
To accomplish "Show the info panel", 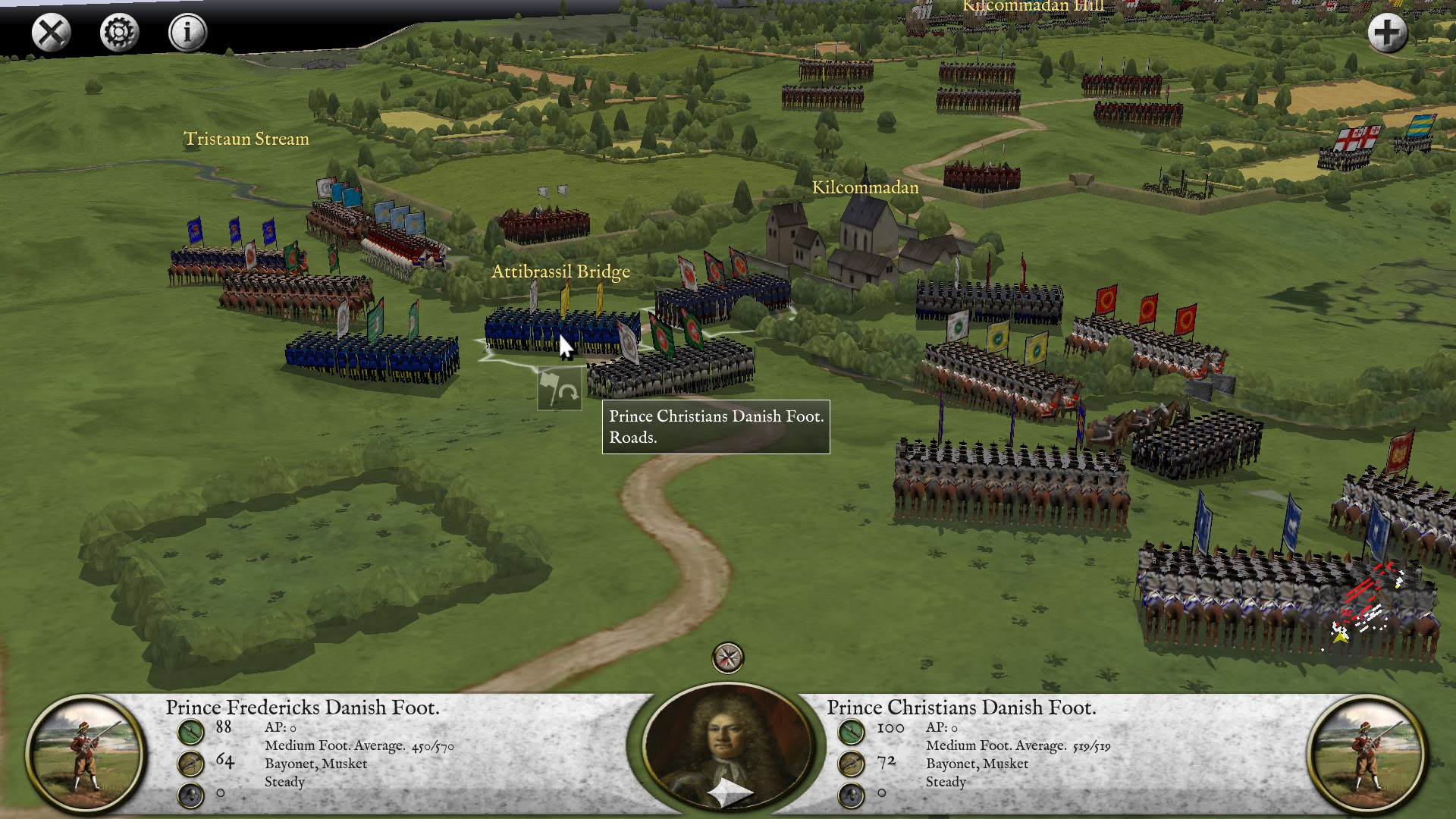I will 187,33.
